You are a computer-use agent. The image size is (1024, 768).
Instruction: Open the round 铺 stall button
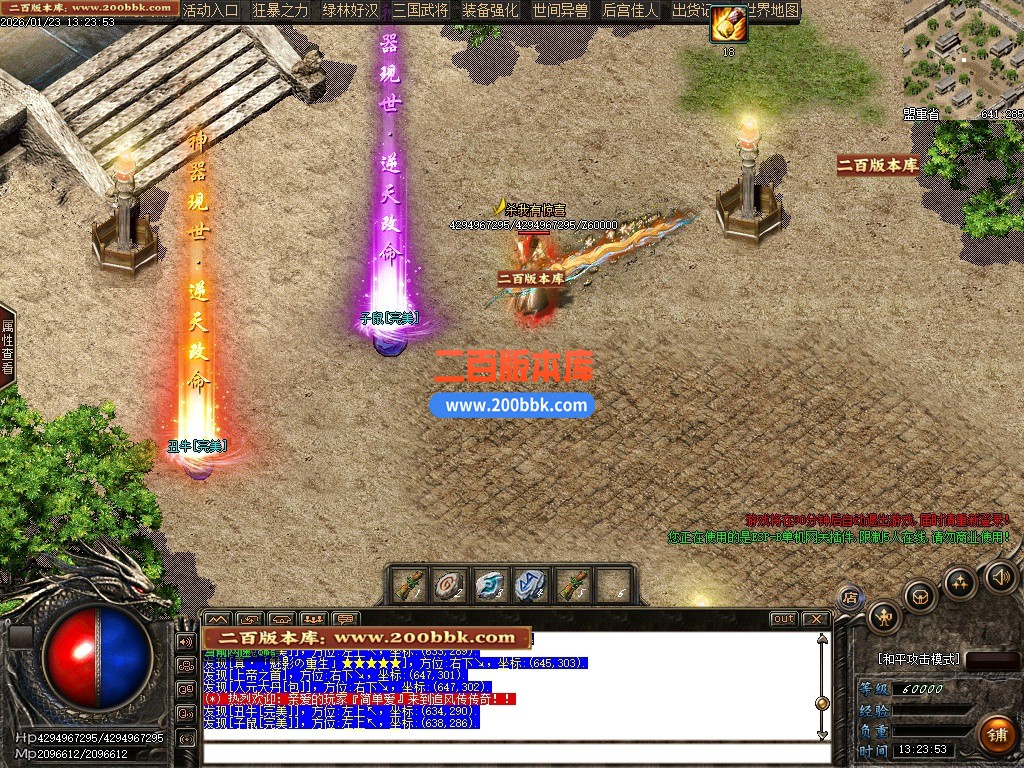pos(996,734)
